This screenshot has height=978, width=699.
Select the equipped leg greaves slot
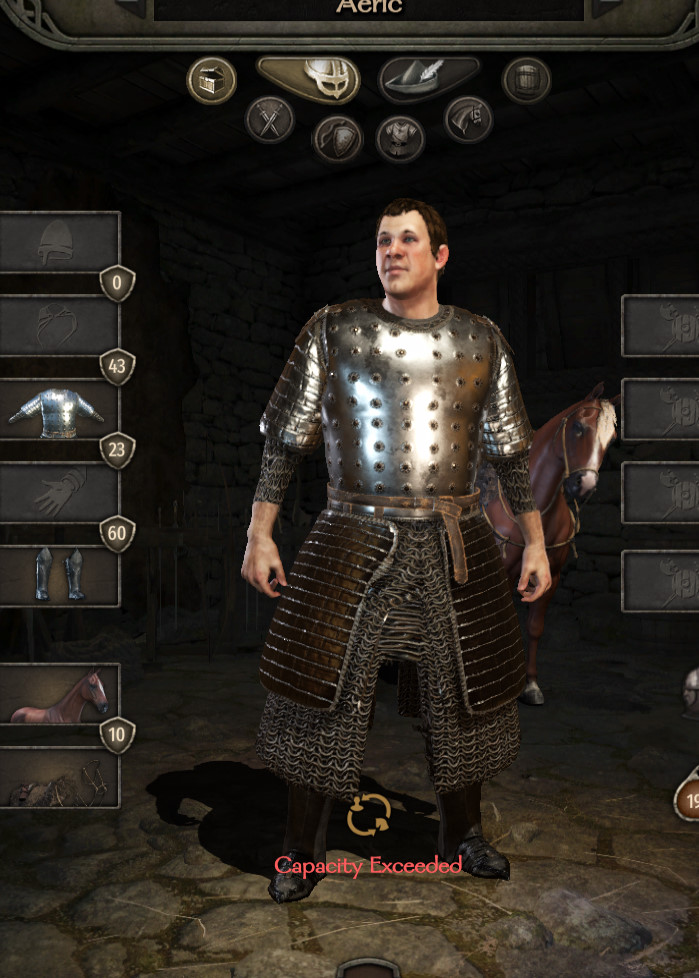pos(59,576)
